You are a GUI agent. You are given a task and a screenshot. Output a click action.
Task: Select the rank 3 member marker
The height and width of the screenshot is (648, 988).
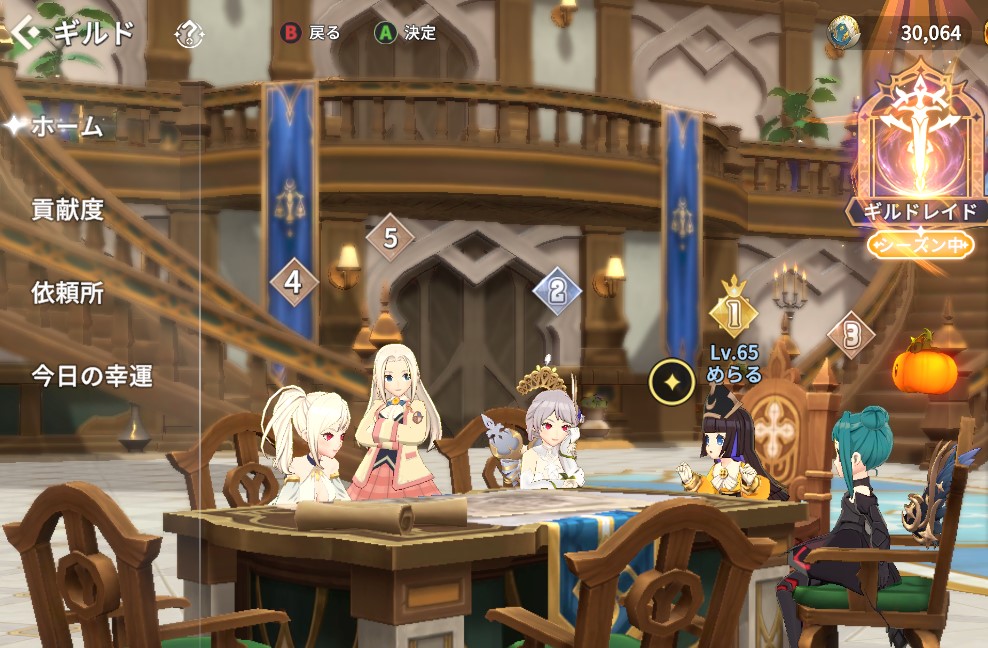pos(851,334)
